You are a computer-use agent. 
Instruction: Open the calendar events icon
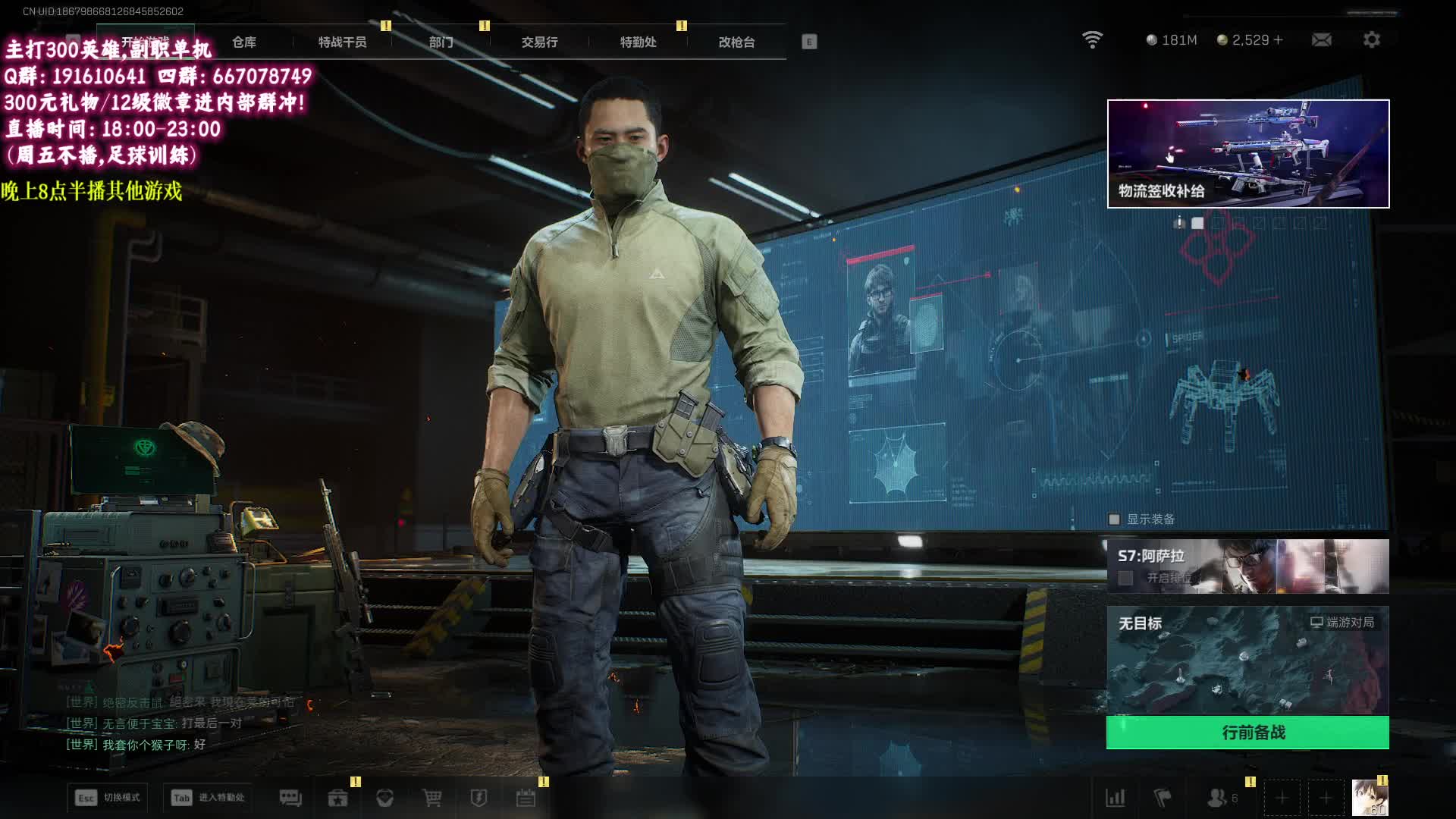pyautogui.click(x=526, y=798)
